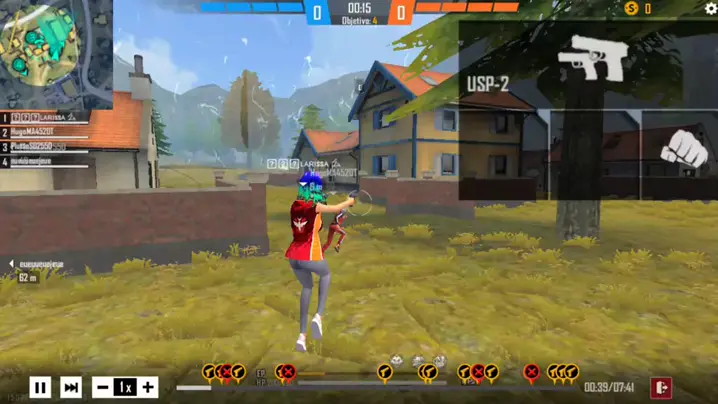Skip forward in the replay

(71, 387)
